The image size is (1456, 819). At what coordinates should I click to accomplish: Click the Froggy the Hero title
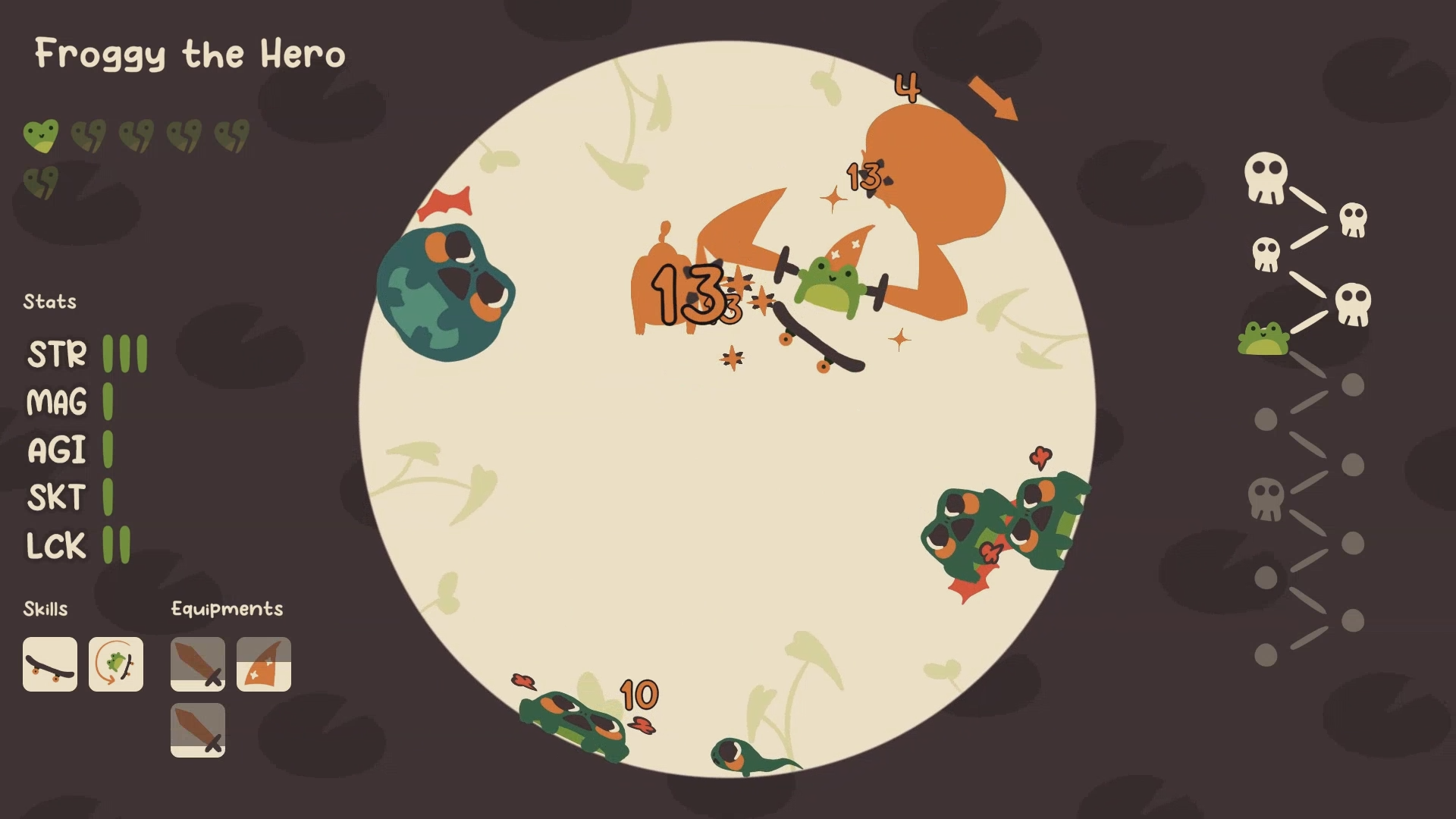pos(190,54)
